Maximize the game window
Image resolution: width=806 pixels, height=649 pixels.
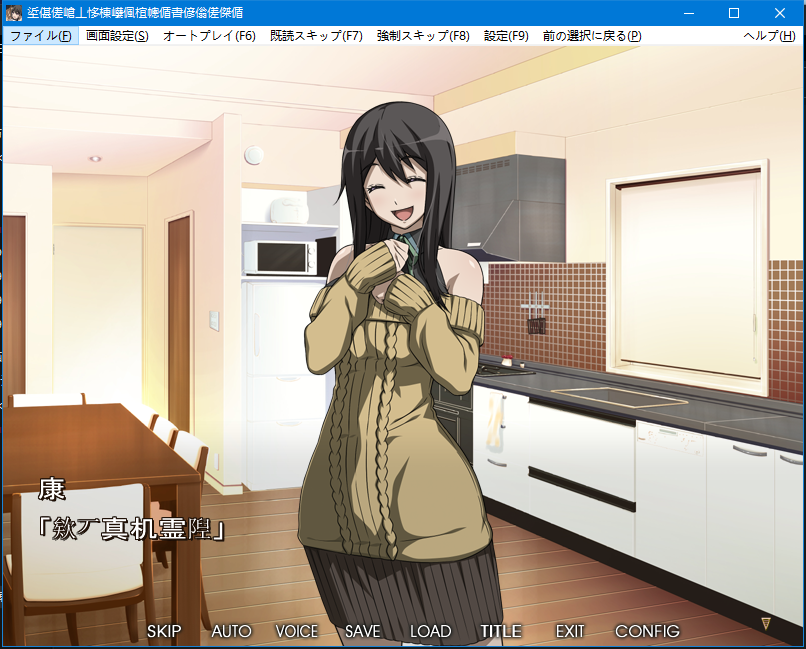coord(734,13)
